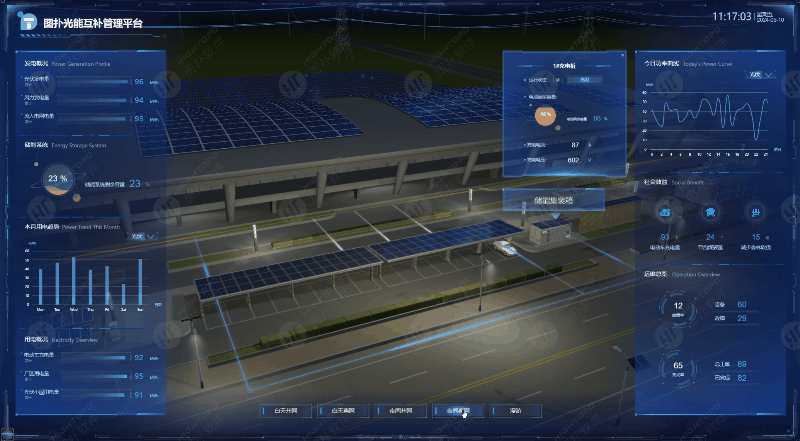Open the Power Trend This Month dropdown
Image resolution: width=800 pixels, height=441 pixels.
[145, 236]
